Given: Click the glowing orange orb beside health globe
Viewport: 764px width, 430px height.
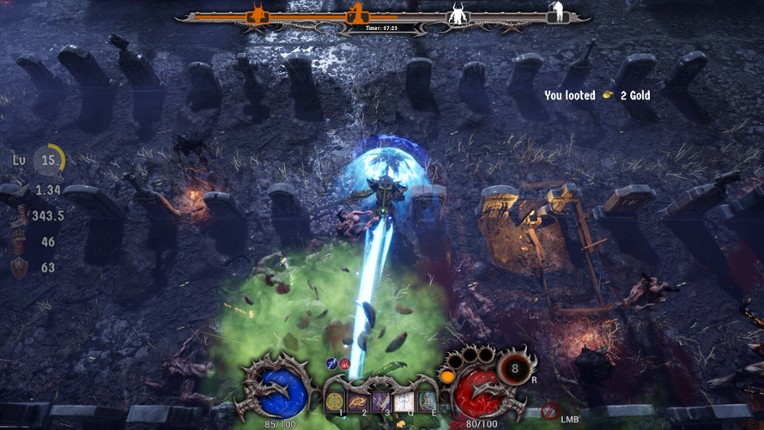Looking at the screenshot, I should pyautogui.click(x=445, y=377).
